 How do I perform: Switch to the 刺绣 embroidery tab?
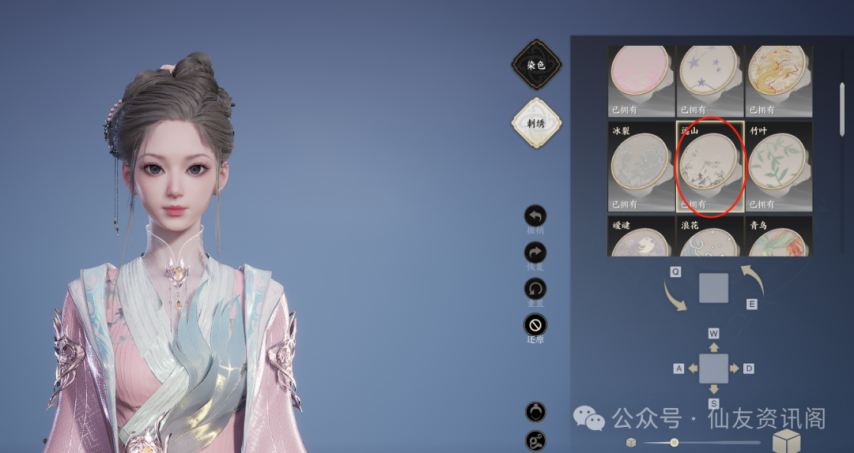pyautogui.click(x=536, y=122)
